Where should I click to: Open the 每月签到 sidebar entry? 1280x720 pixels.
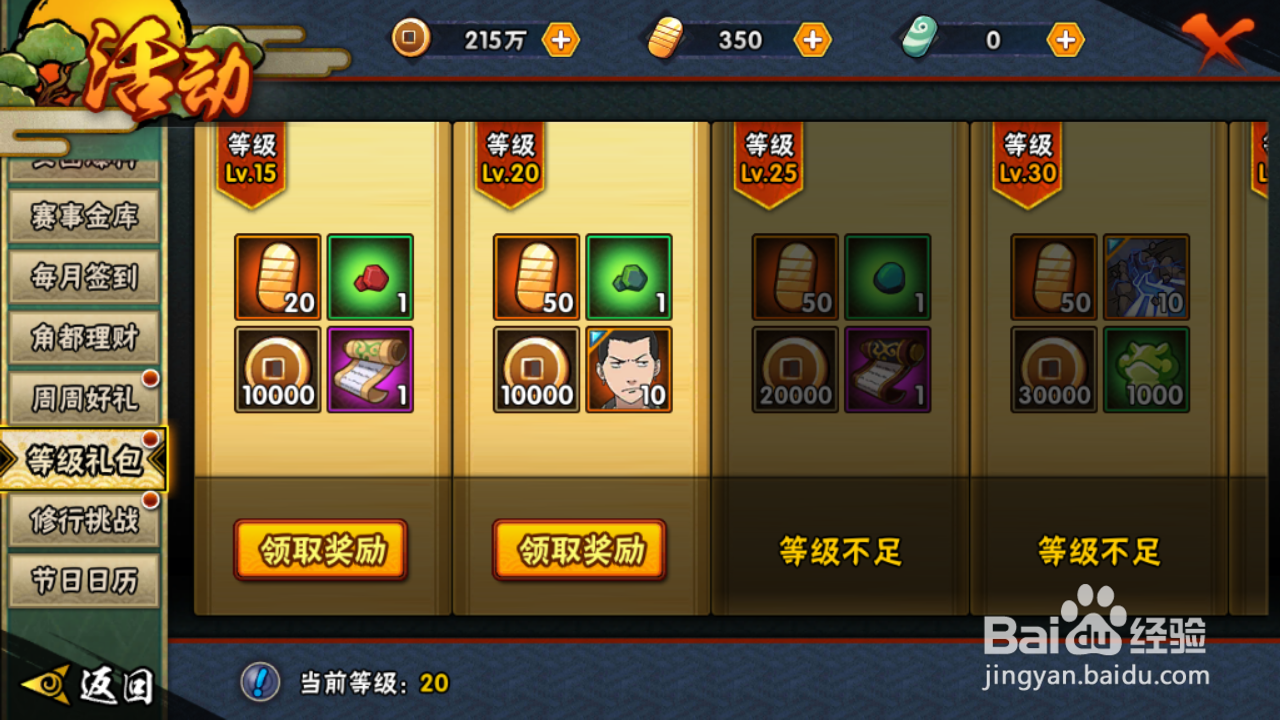click(x=84, y=278)
